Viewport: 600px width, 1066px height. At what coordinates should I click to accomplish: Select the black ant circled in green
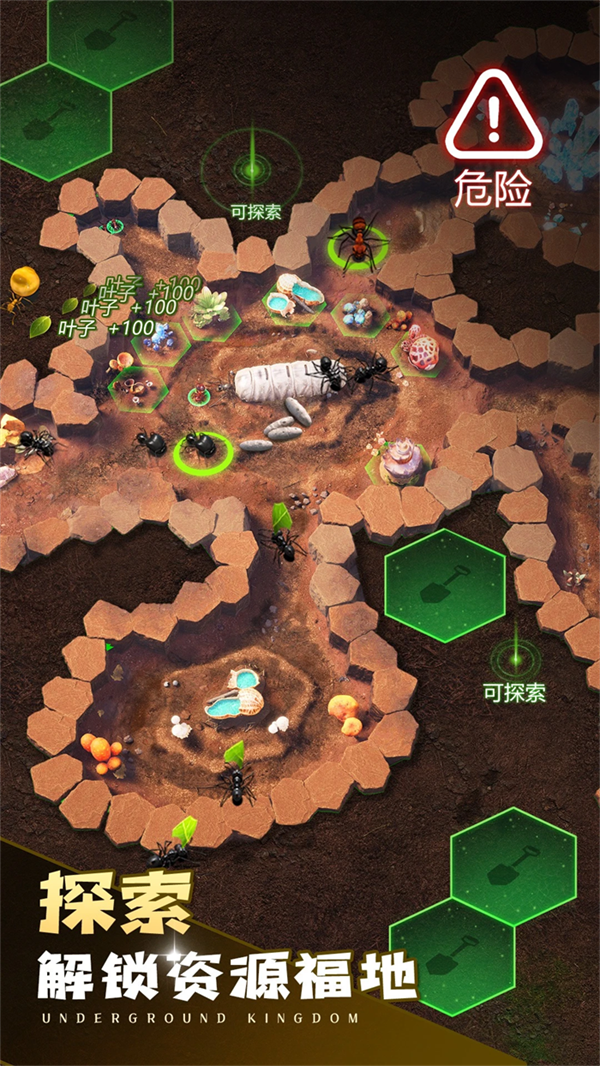tap(203, 449)
